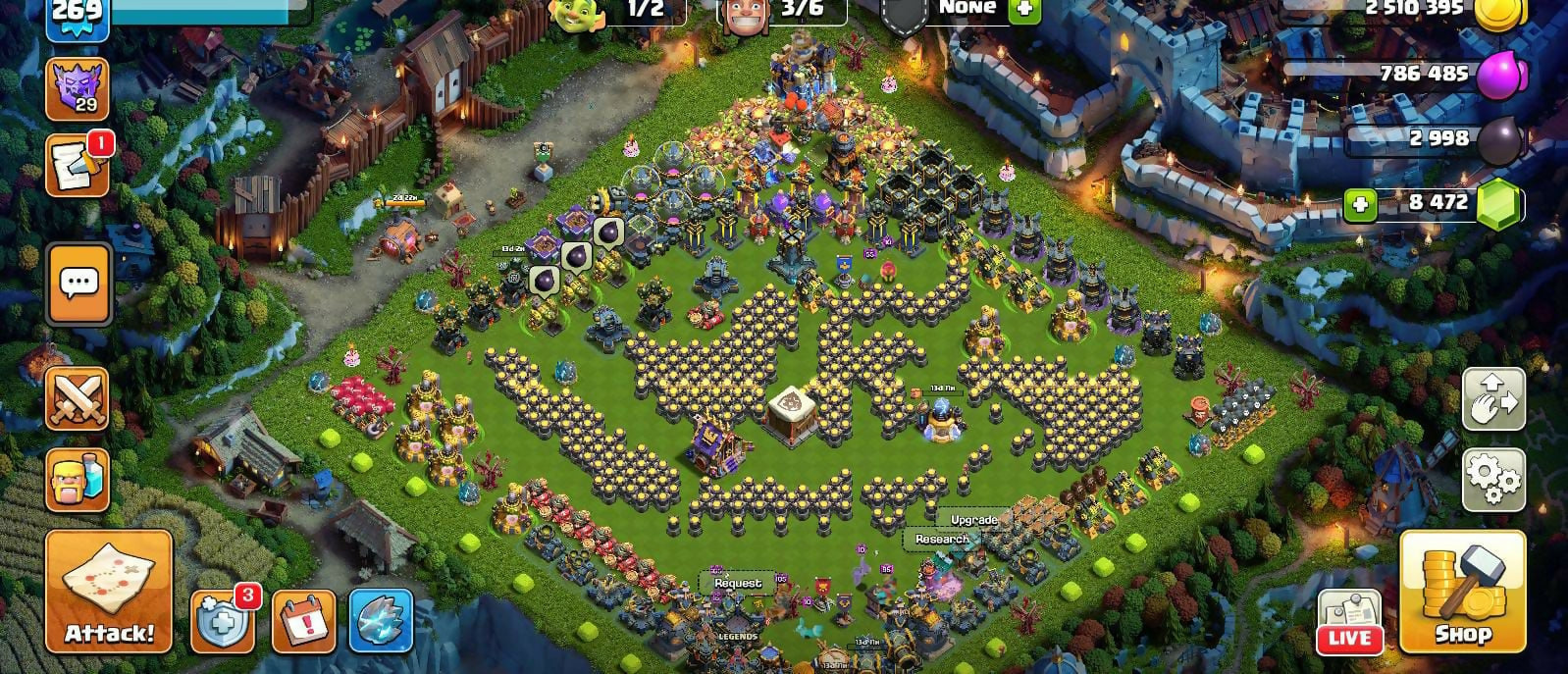Open the army overview barbarian icon
Image resolution: width=1568 pixels, height=674 pixels.
[x=78, y=480]
